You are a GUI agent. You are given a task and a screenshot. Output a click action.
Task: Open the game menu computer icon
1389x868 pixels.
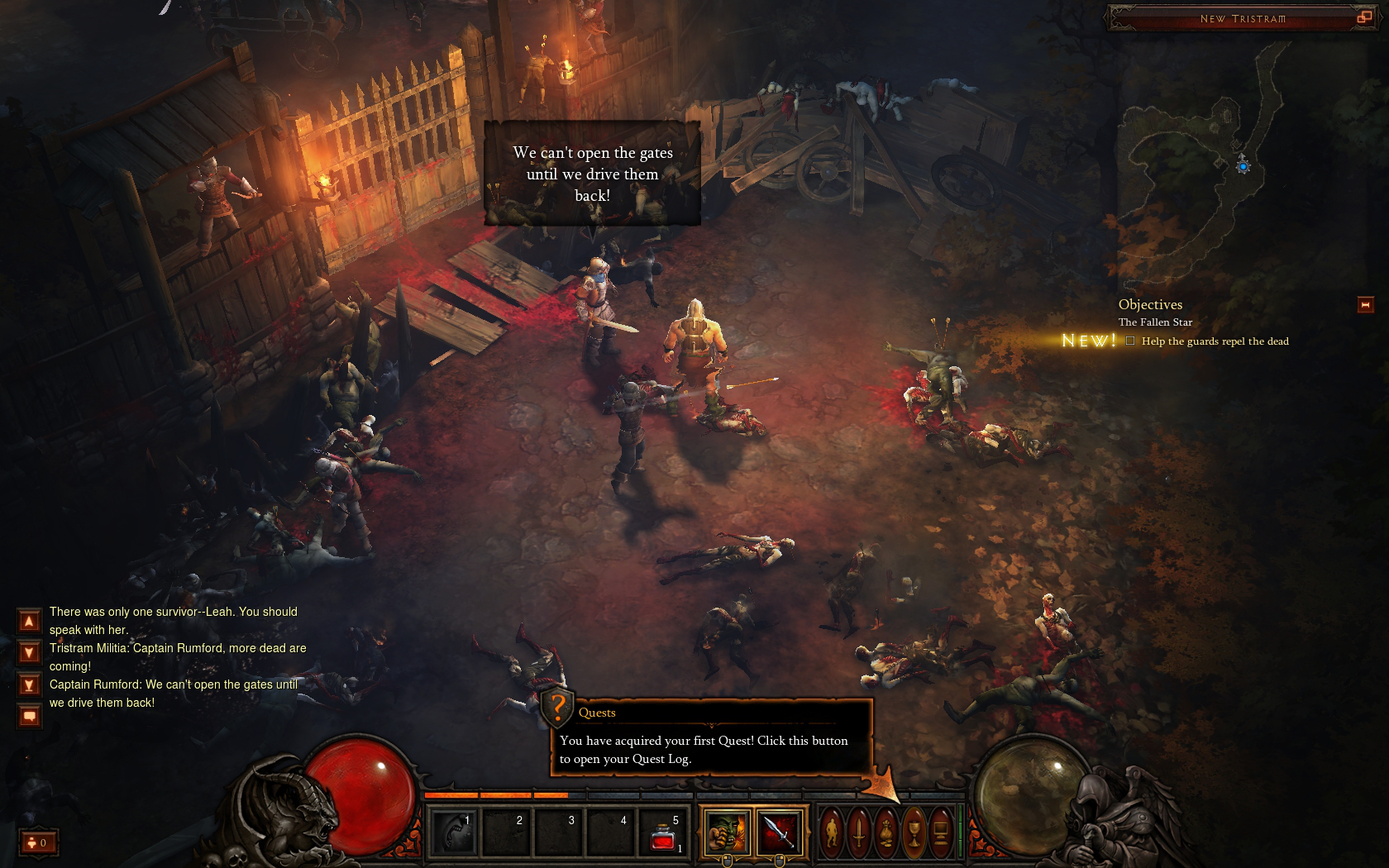(940, 832)
